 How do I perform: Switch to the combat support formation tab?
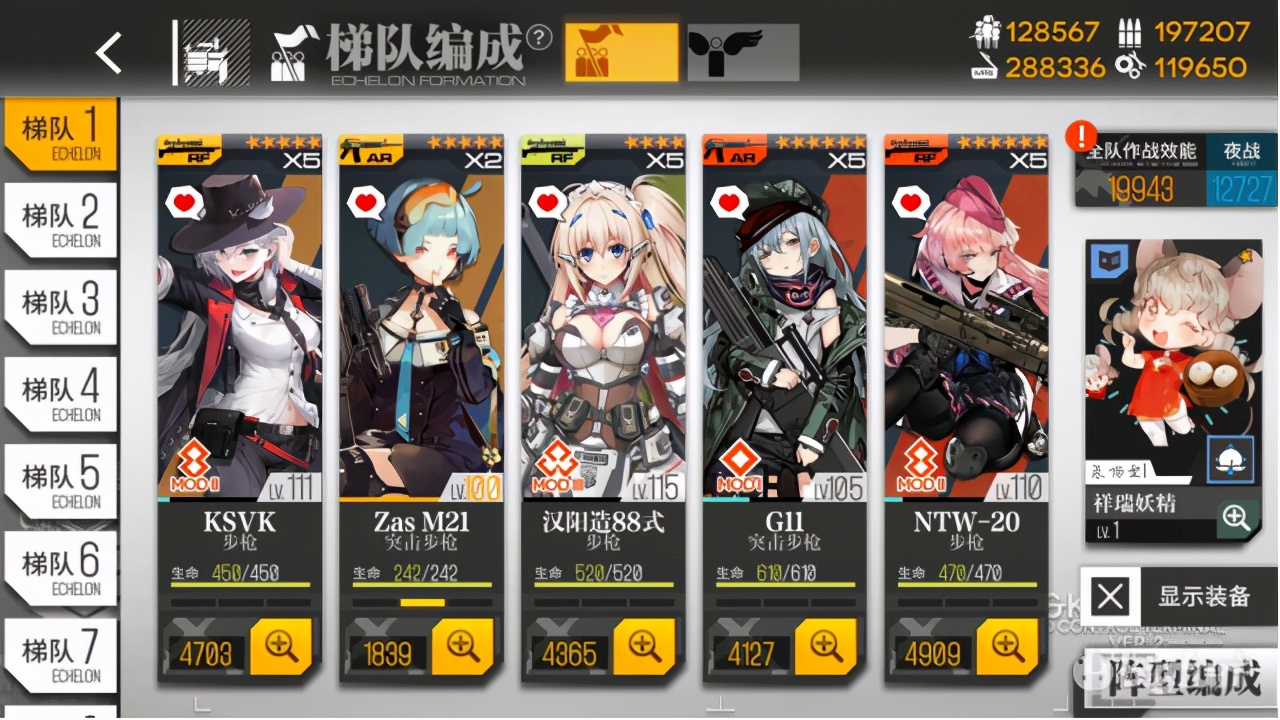point(742,50)
